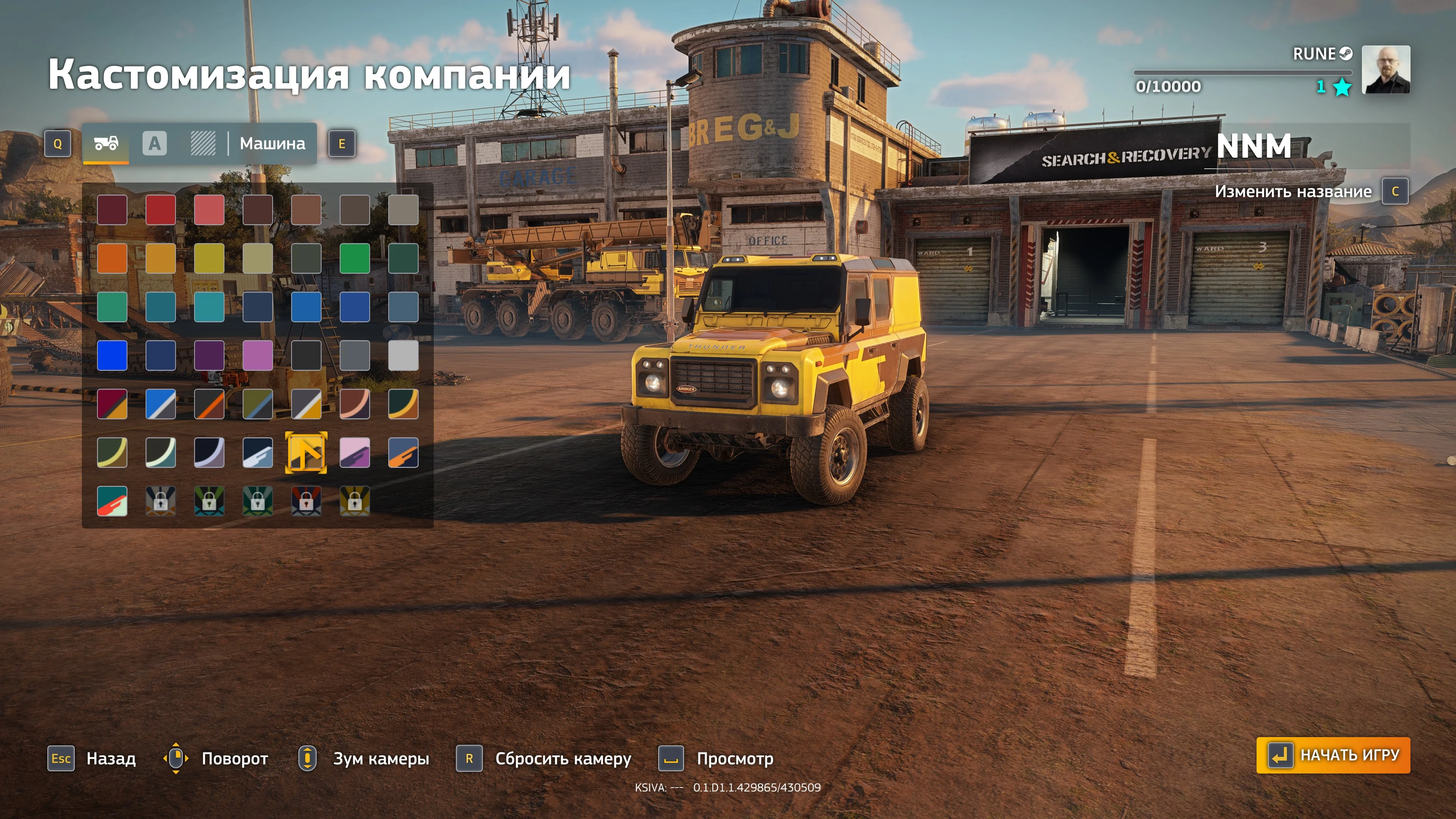
Task: Apply the bright green paint swatch
Action: 355,258
